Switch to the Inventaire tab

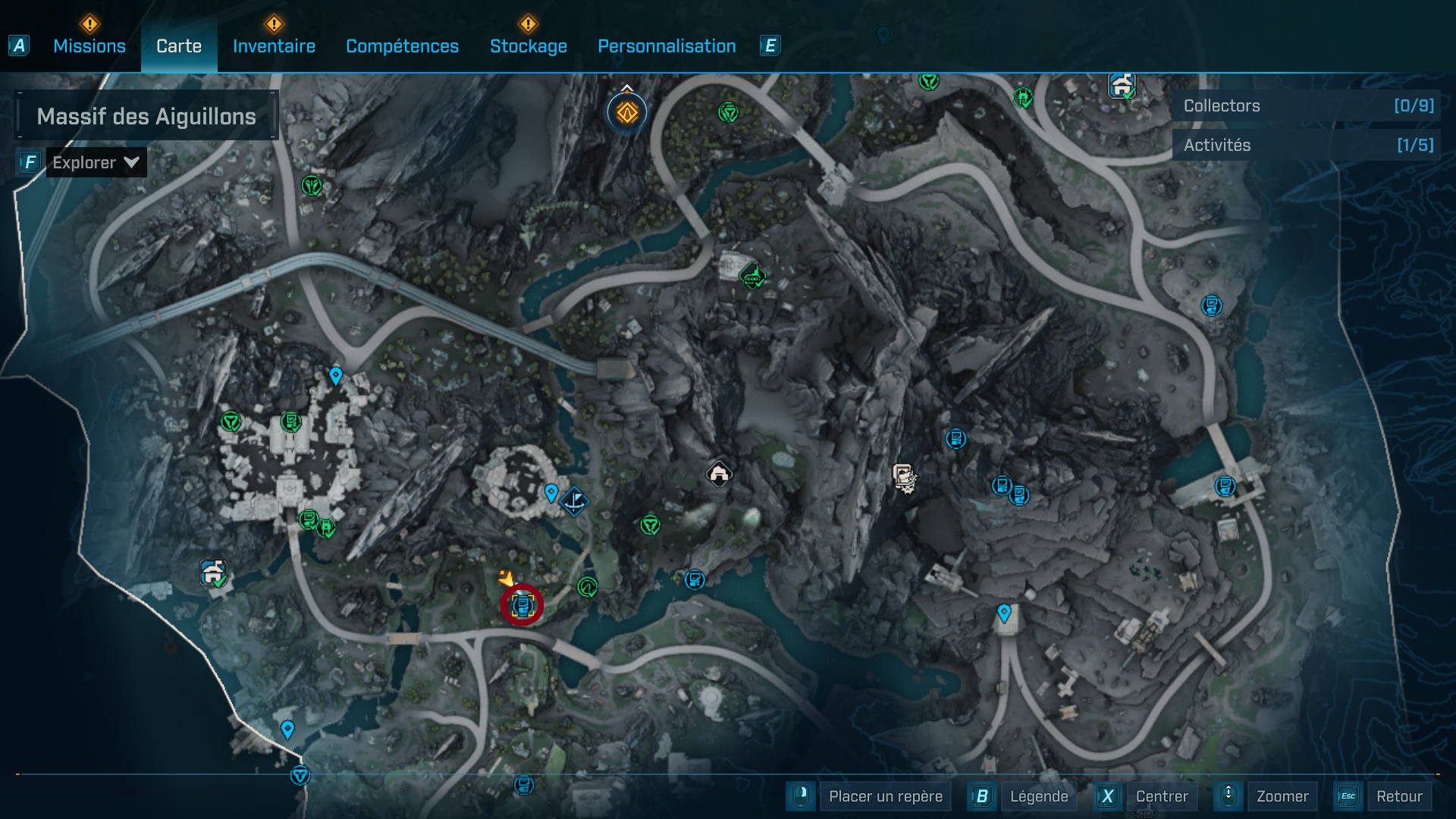[273, 46]
